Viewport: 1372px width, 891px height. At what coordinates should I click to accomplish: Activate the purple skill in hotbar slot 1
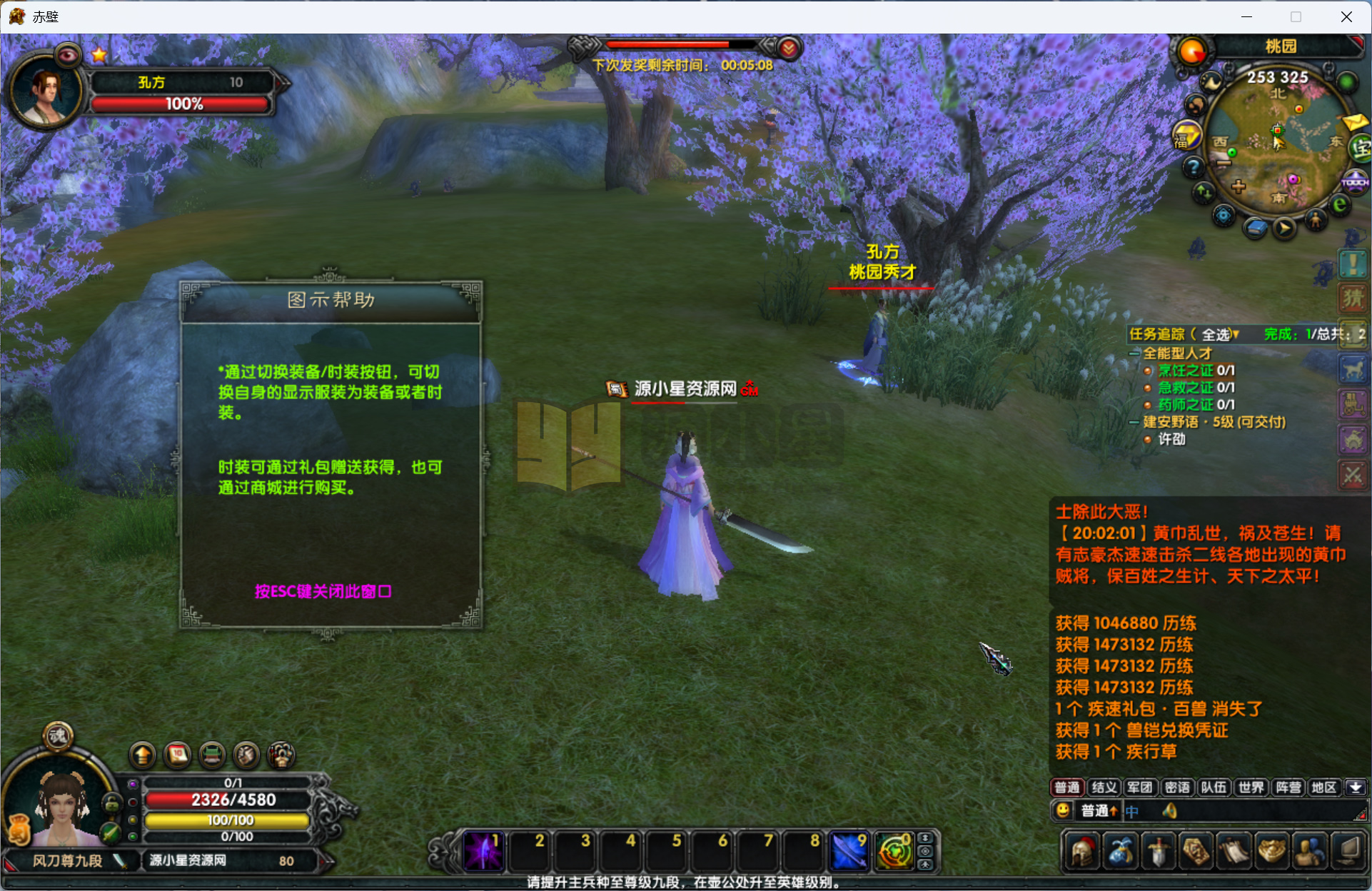pyautogui.click(x=483, y=851)
